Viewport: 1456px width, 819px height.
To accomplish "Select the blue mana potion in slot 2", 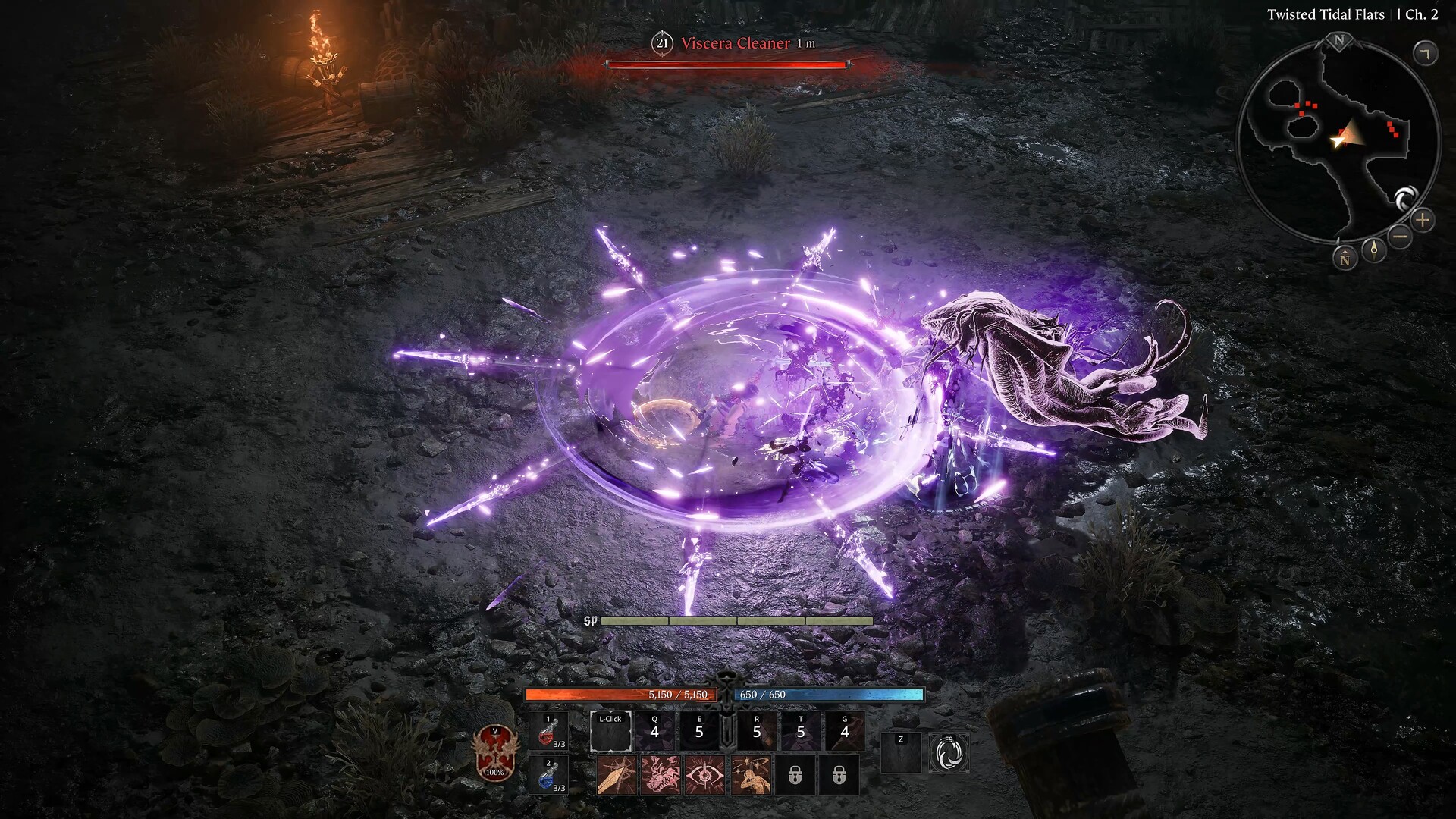I will (547, 775).
